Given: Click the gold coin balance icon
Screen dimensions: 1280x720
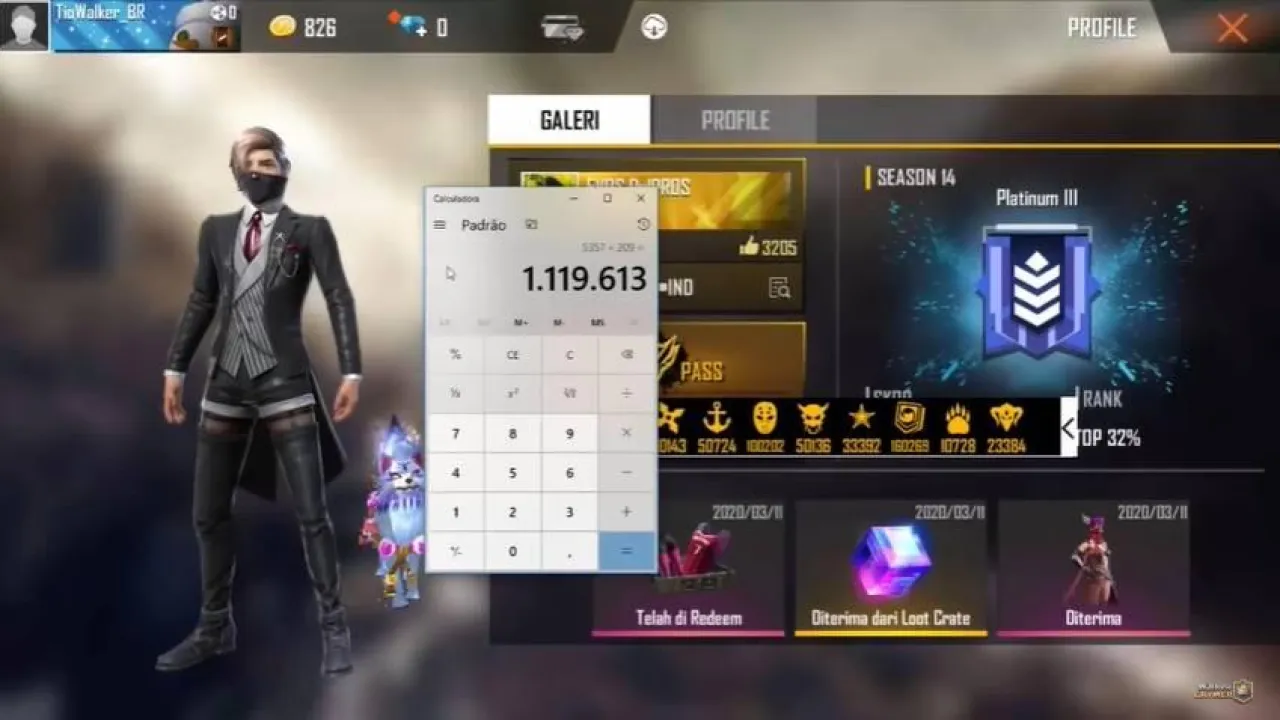Looking at the screenshot, I should coord(282,27).
